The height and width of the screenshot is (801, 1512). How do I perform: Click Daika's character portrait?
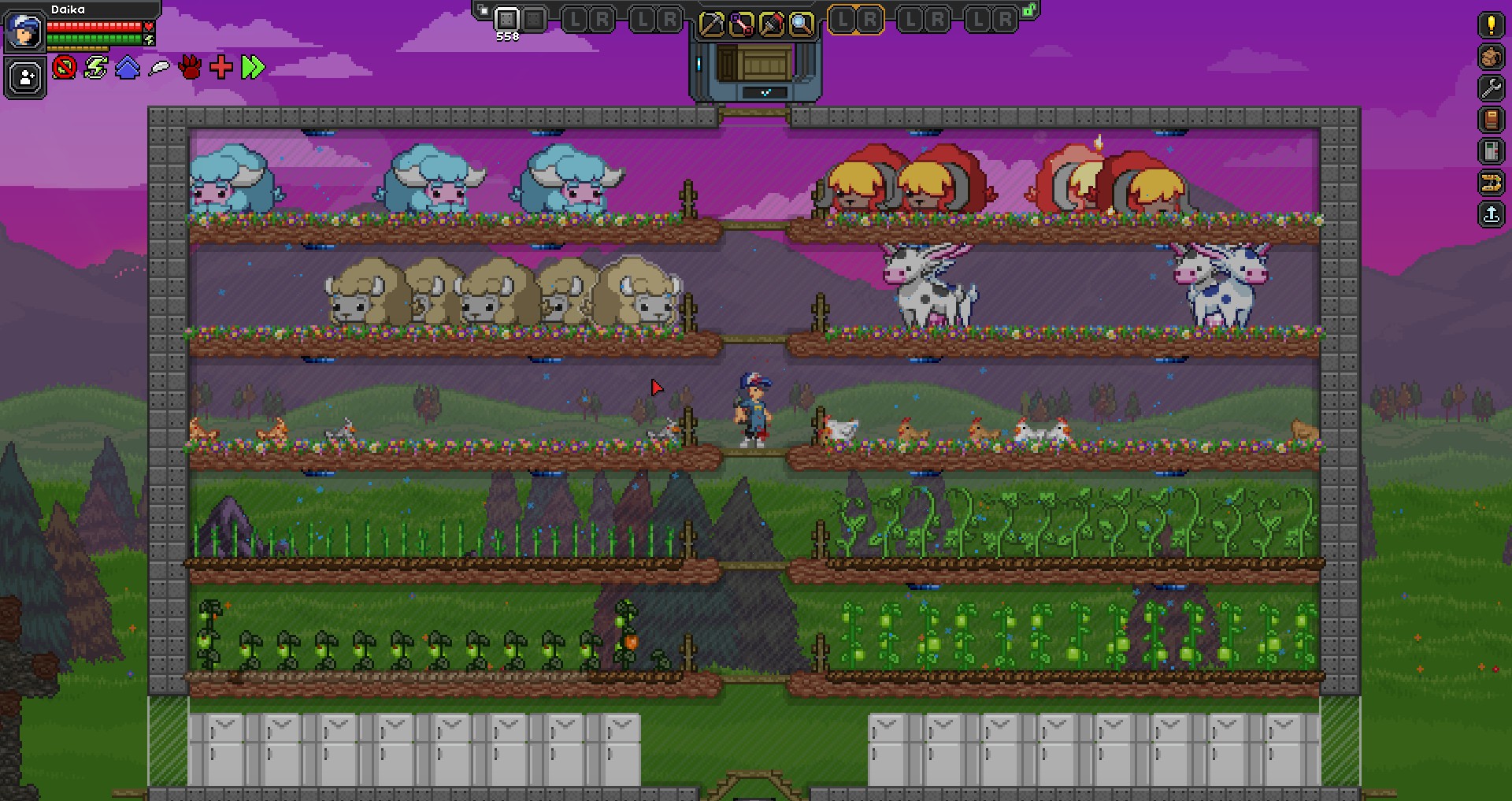pyautogui.click(x=24, y=33)
